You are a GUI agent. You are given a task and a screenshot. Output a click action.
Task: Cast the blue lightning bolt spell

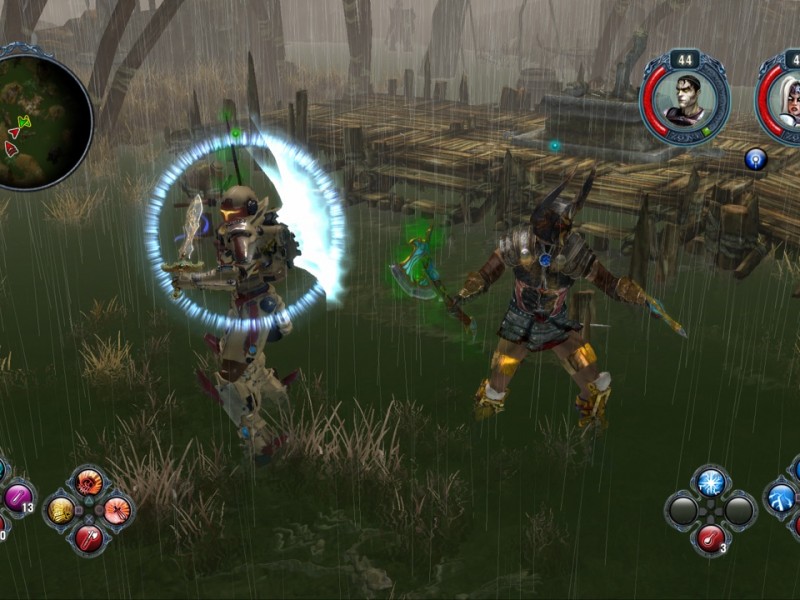[x=781, y=497]
